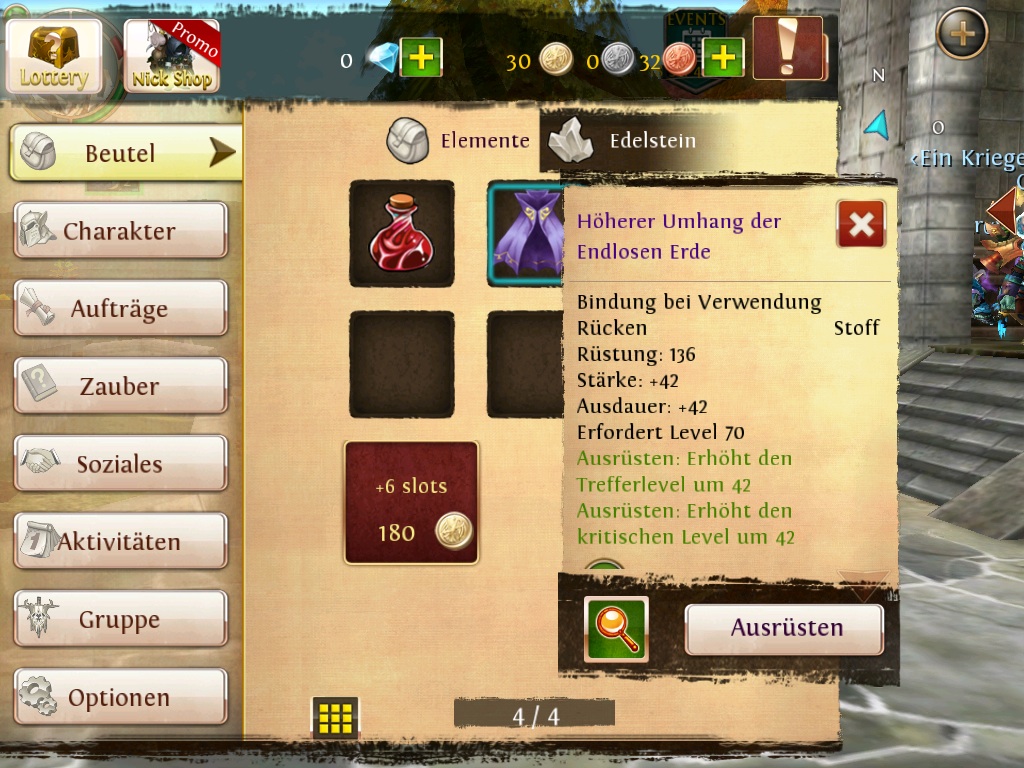Inspect the item with the magnifier button
This screenshot has width=1024, height=768.
[616, 629]
